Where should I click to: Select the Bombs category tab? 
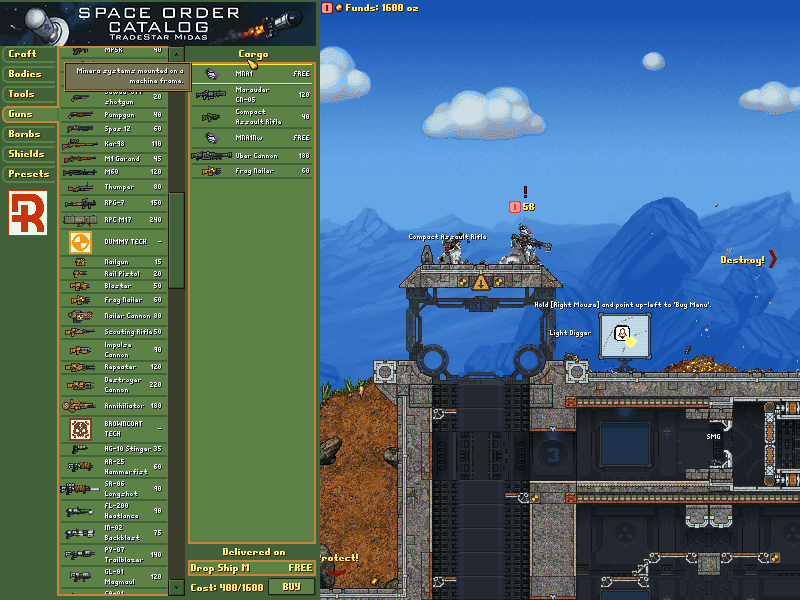pos(27,134)
